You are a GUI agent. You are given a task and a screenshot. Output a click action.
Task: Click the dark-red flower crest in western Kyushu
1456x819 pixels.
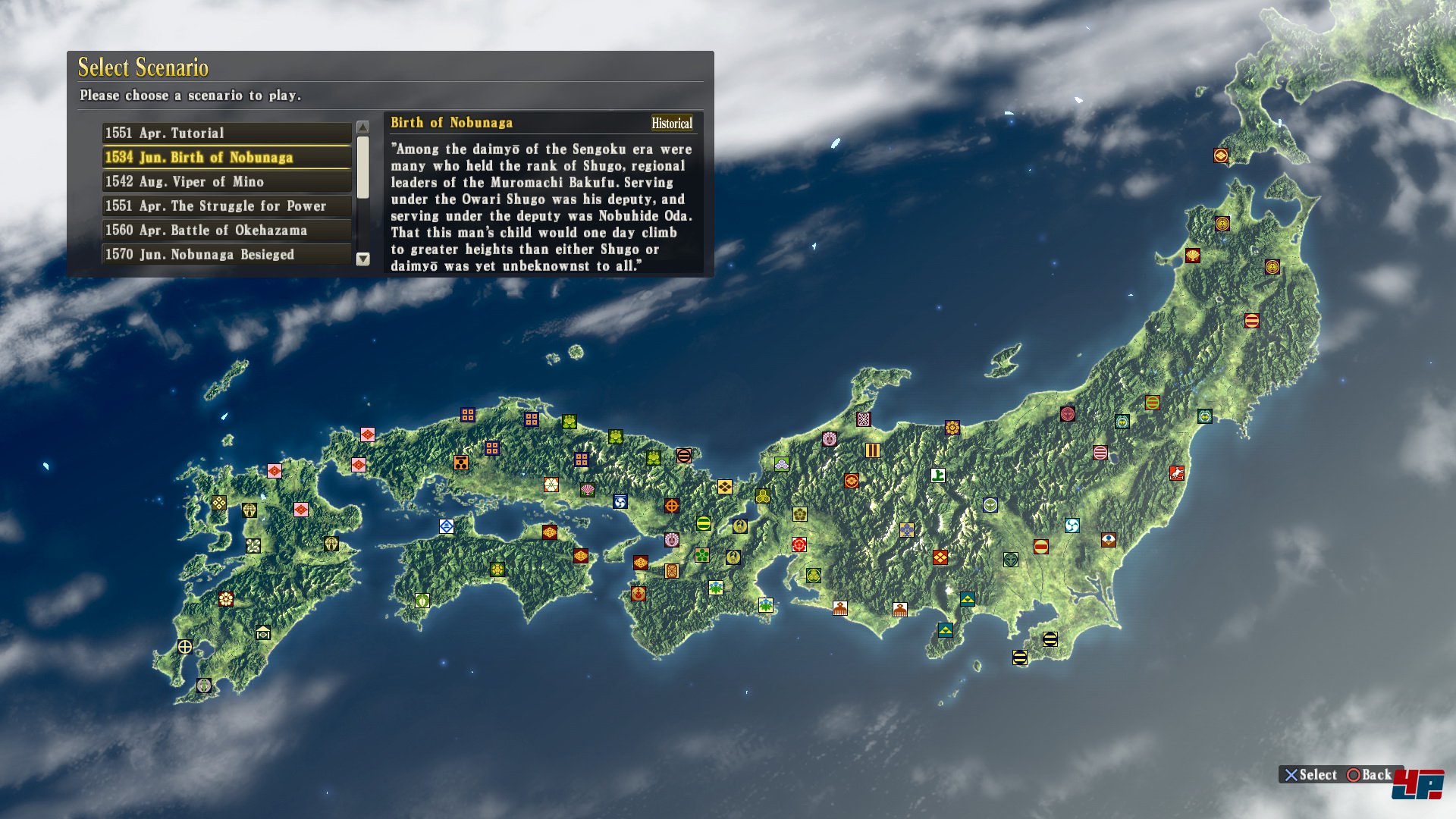point(226,601)
